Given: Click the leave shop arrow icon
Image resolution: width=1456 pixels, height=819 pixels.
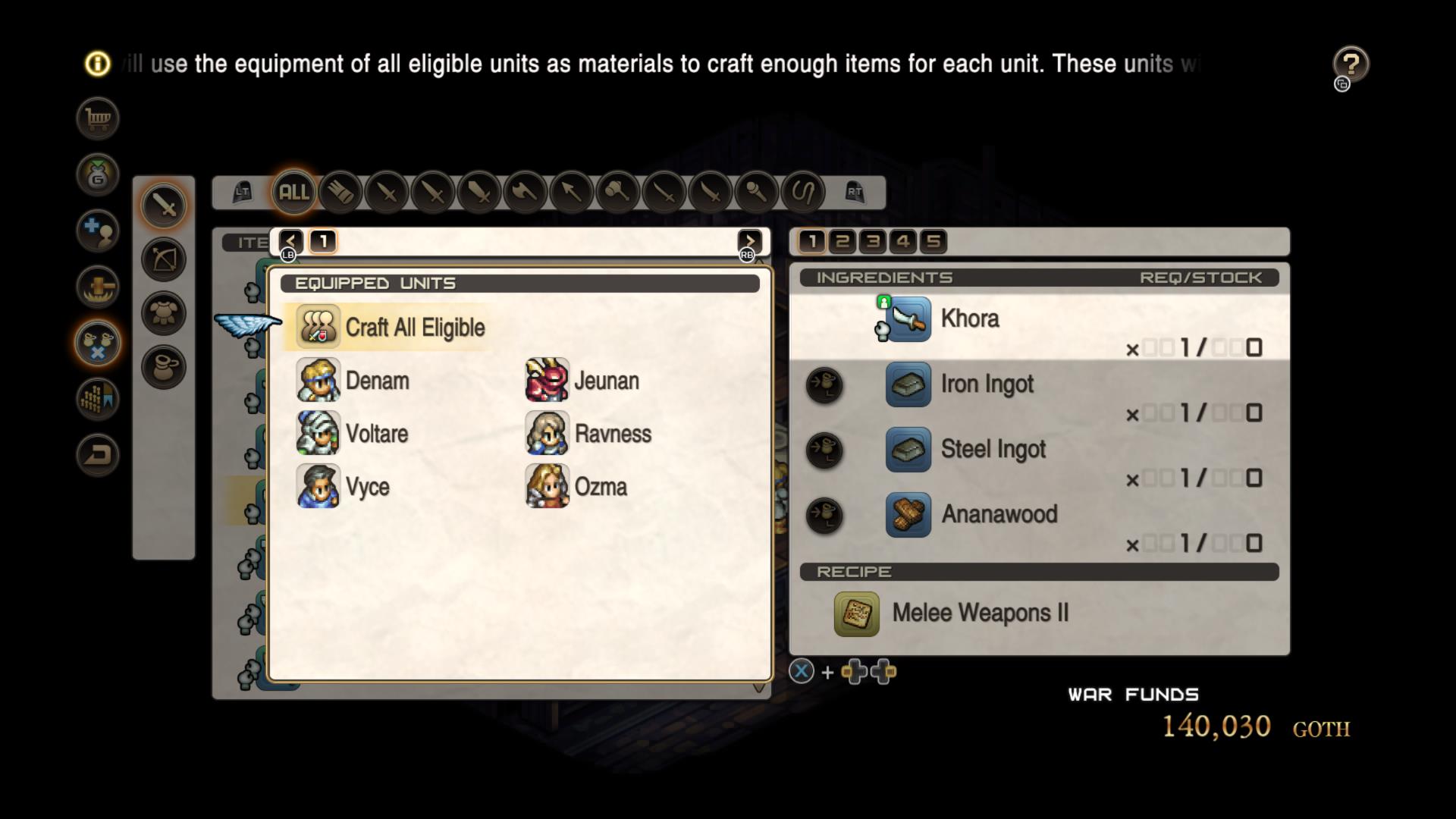Looking at the screenshot, I should click(97, 455).
